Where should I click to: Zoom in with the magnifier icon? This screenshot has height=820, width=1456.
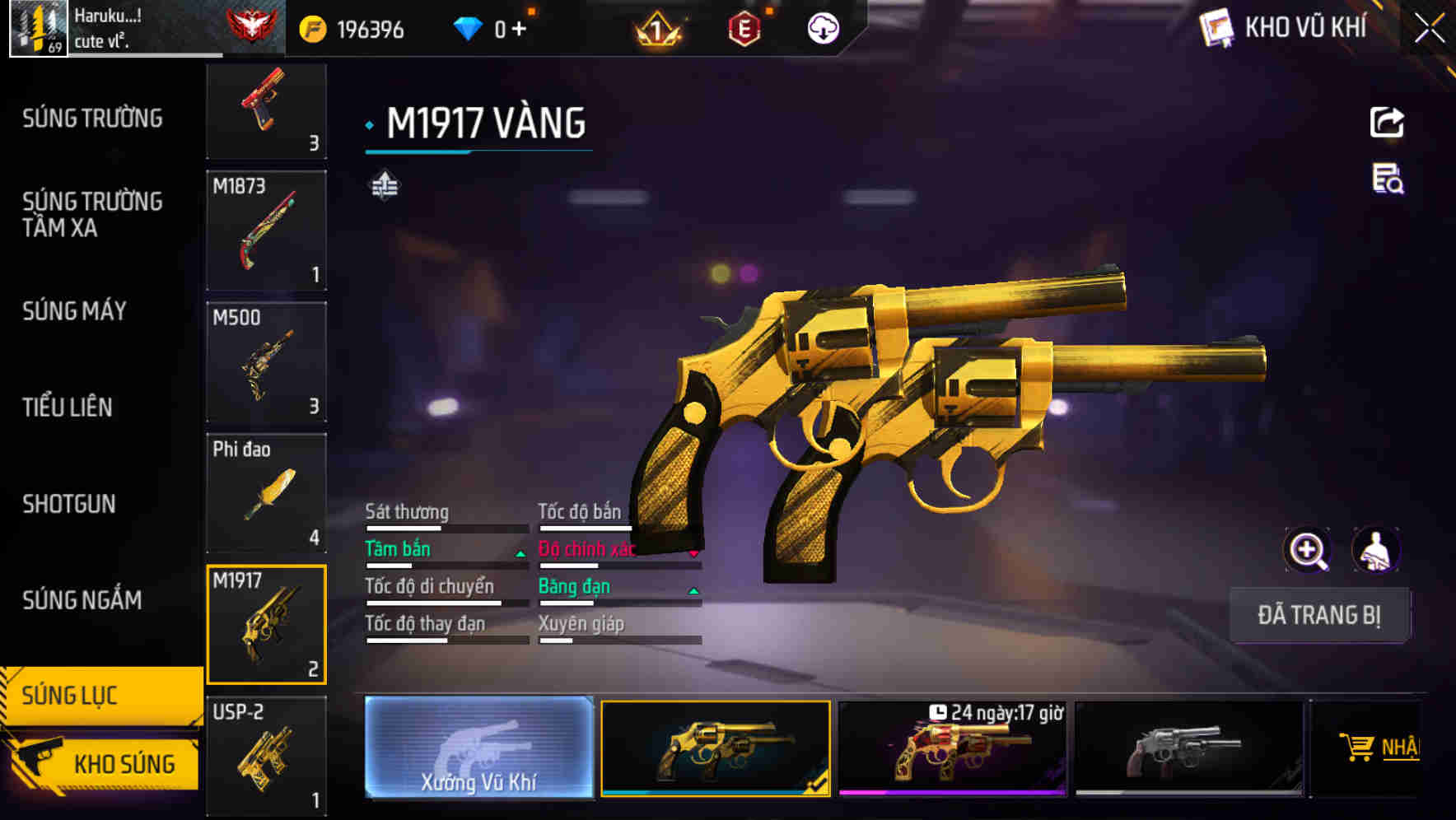point(1307,550)
